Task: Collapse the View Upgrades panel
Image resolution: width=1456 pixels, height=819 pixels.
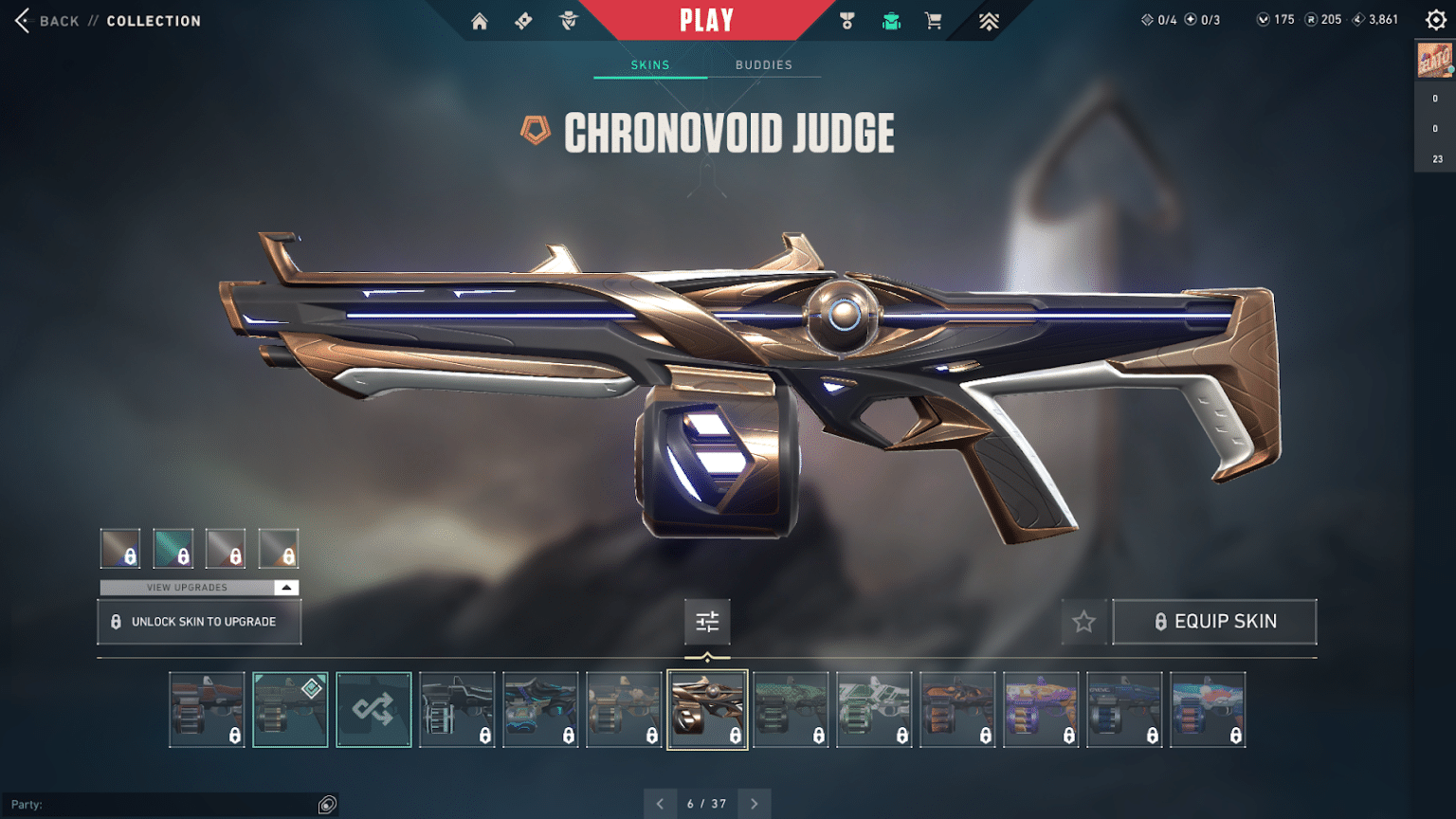Action: 285,587
